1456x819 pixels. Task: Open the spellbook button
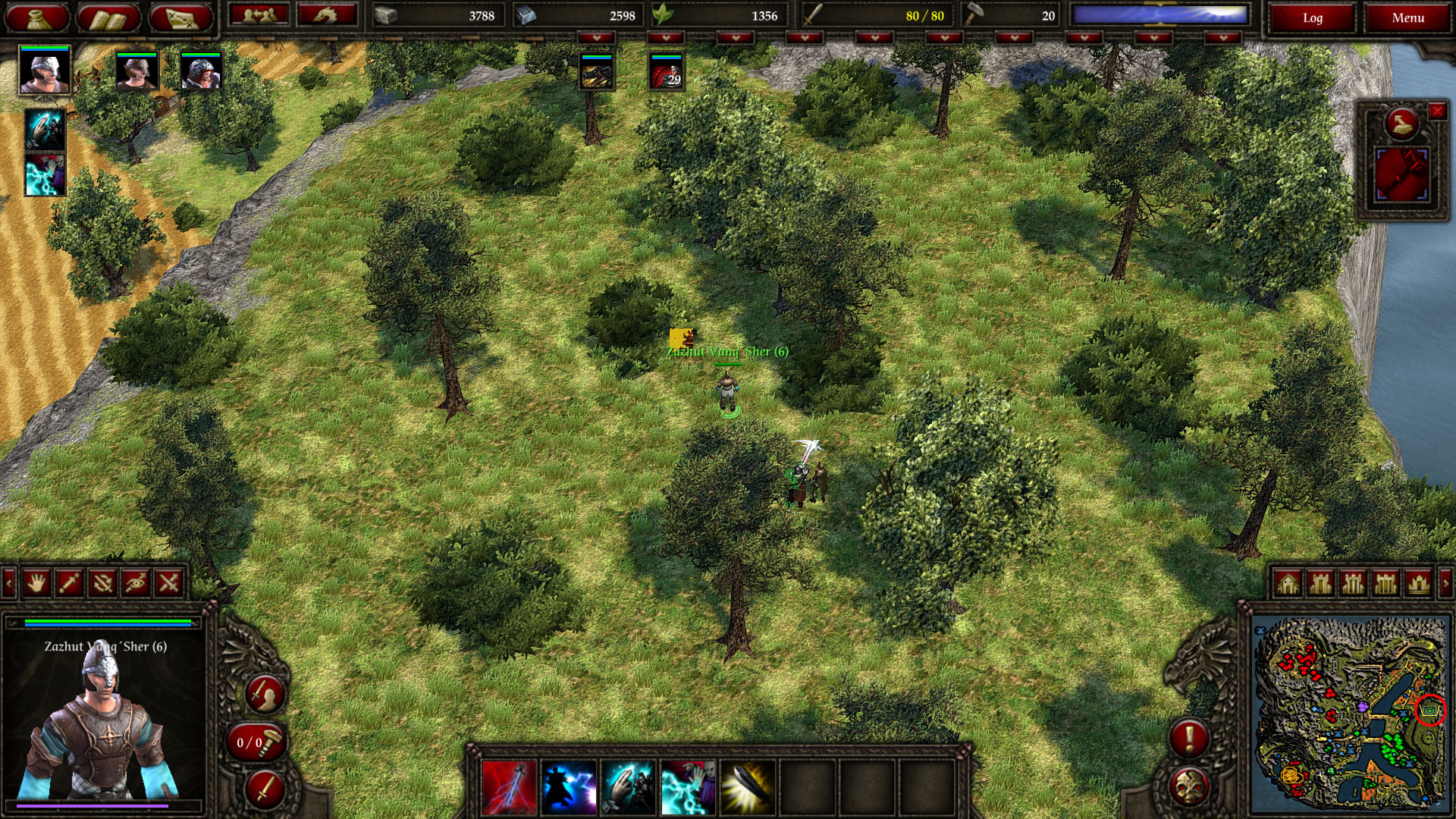click(x=108, y=17)
